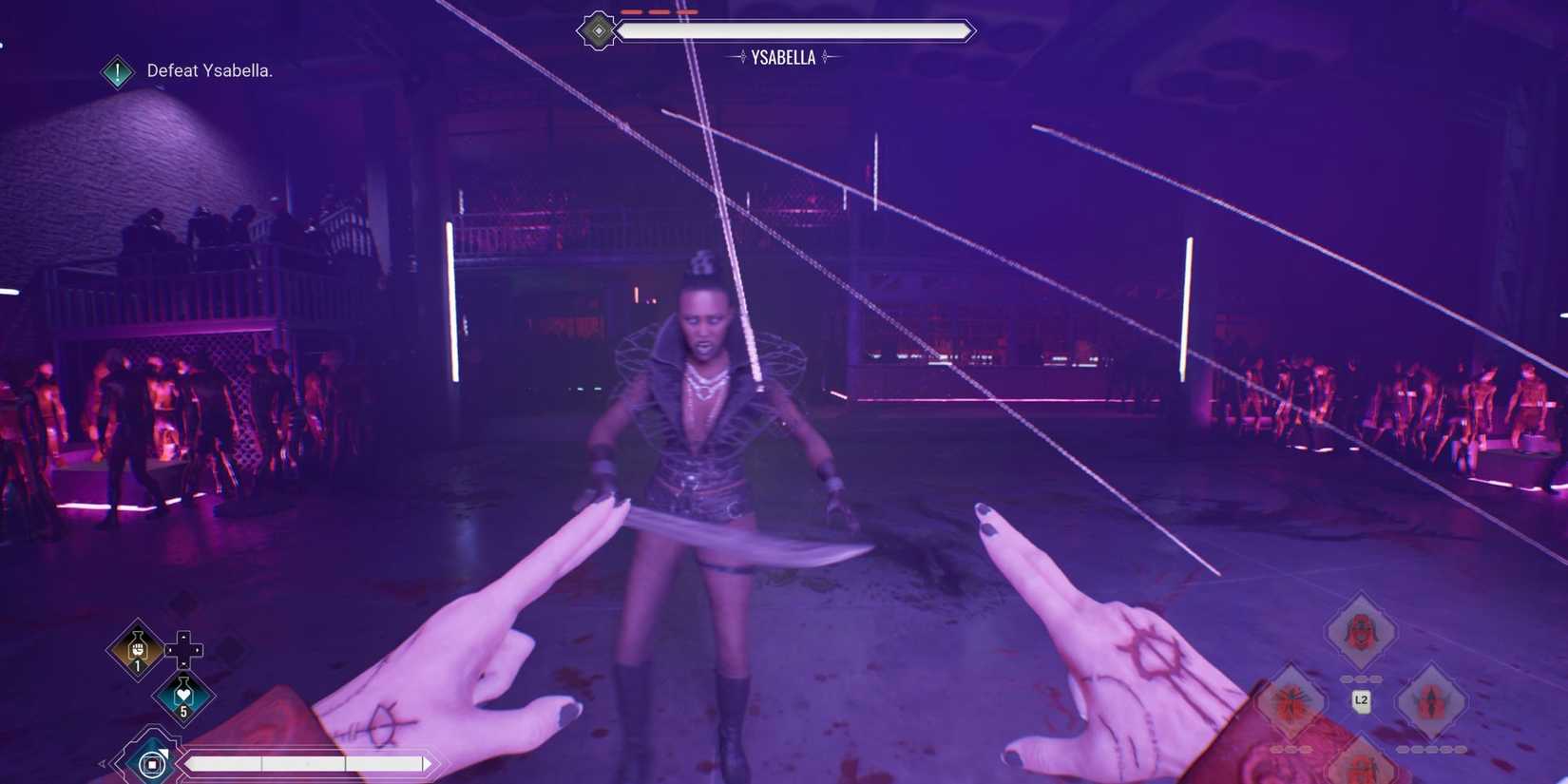The width and height of the screenshot is (1568, 784).
Task: Select the fist elixir consumable icon
Action: click(137, 650)
